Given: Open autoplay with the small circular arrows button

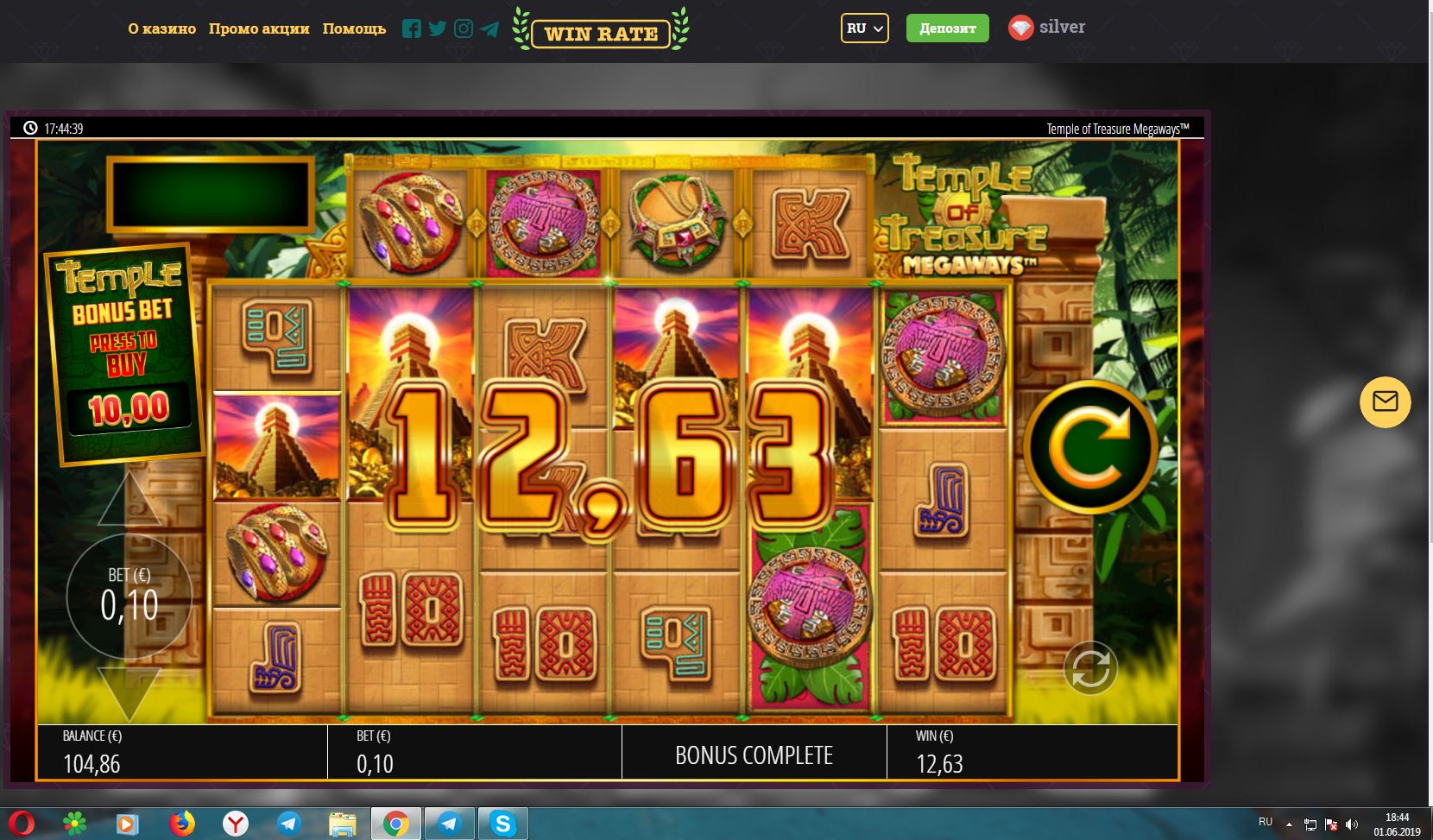Looking at the screenshot, I should [1090, 668].
